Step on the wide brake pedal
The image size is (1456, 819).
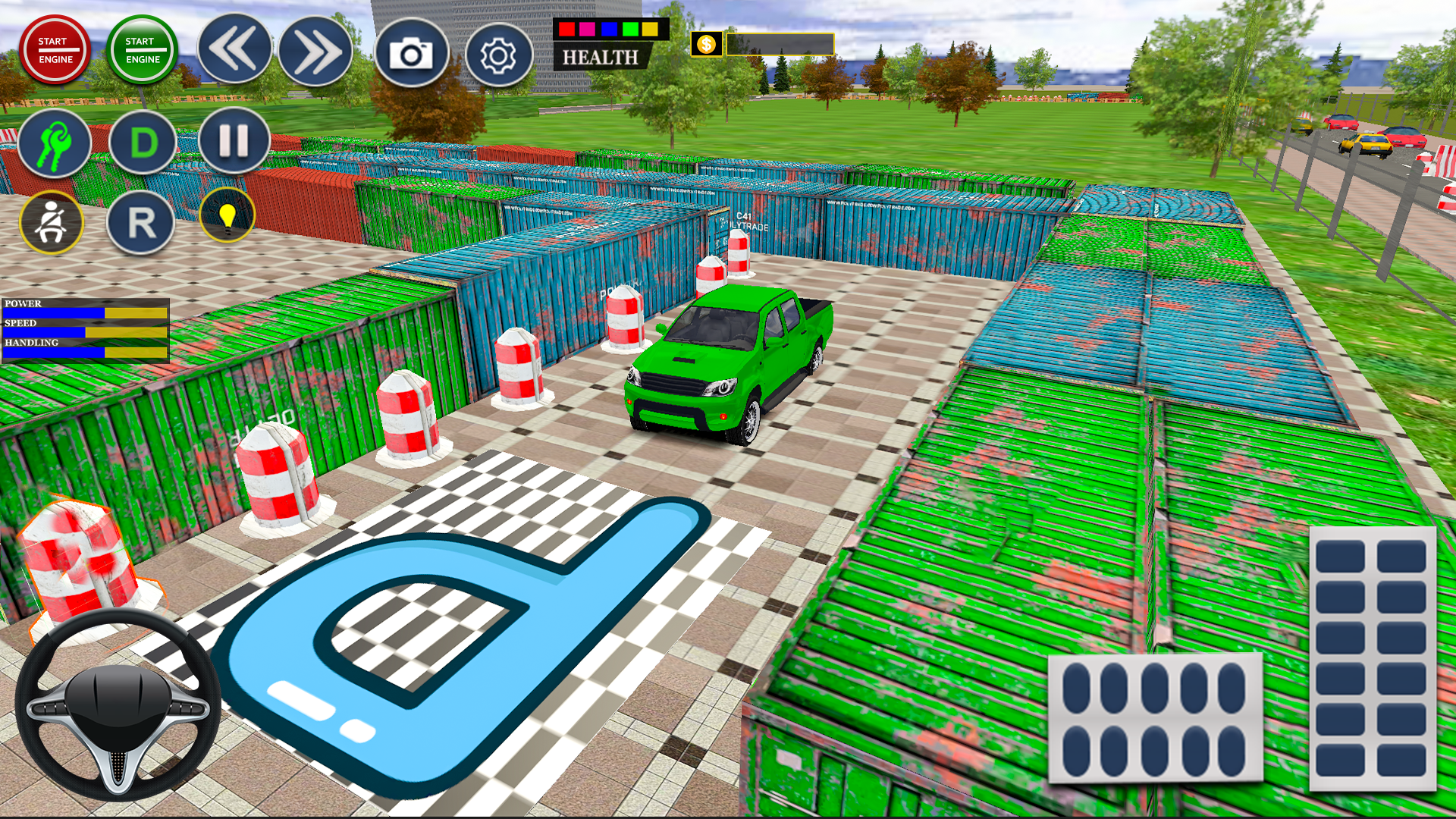tap(1154, 717)
